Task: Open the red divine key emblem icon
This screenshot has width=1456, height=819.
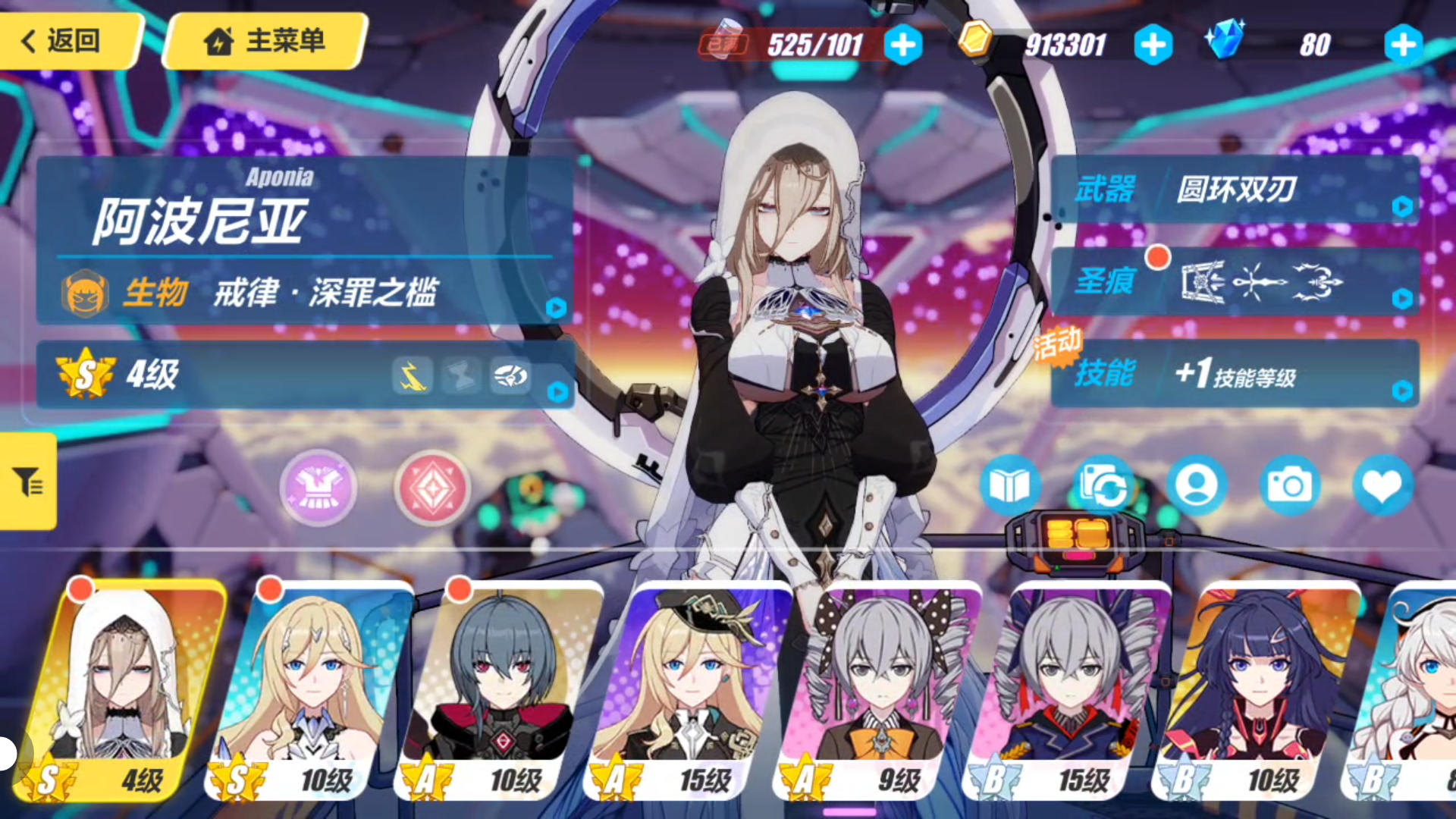Action: pos(431,488)
